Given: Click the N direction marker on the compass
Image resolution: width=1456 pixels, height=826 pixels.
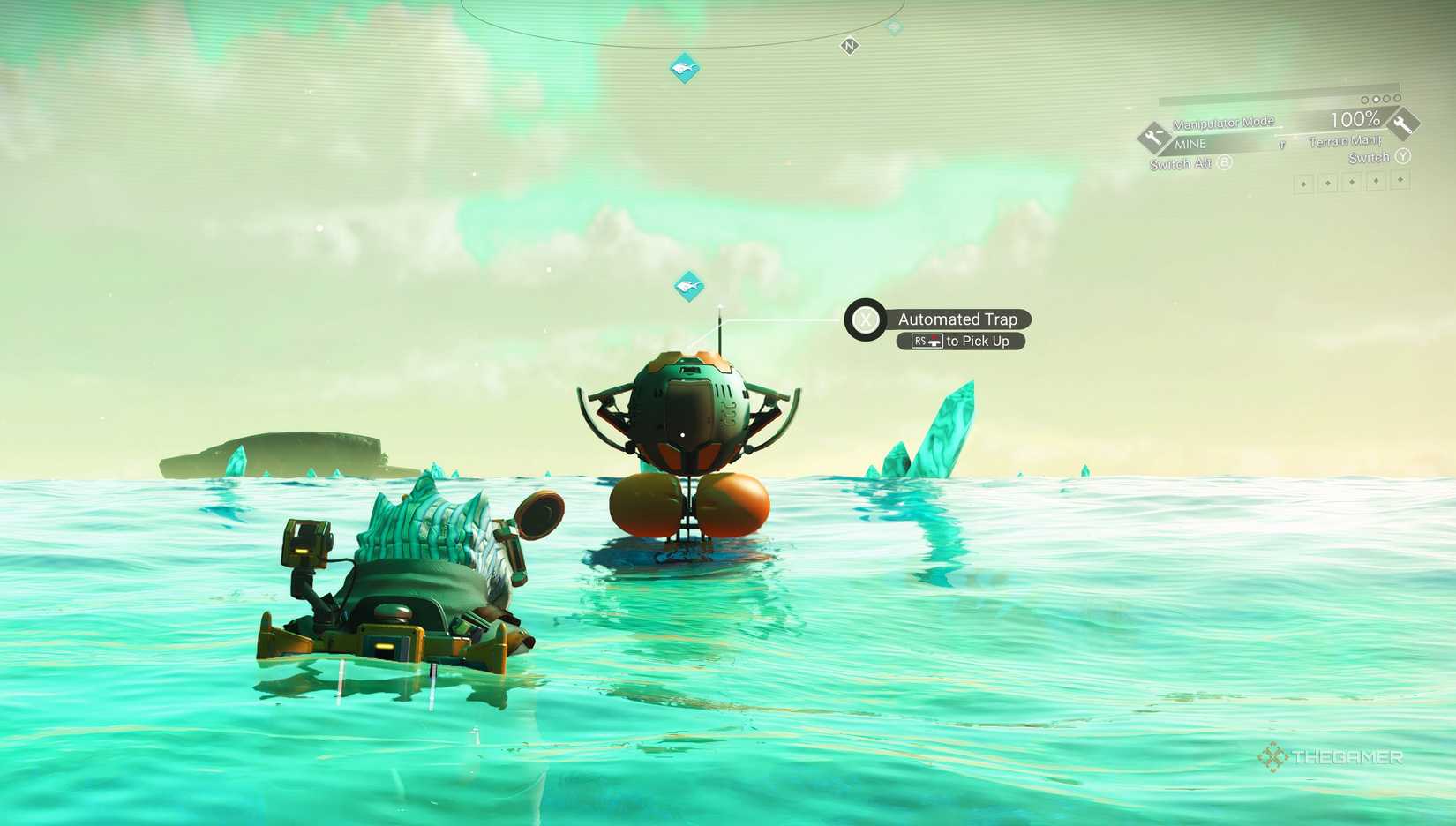Looking at the screenshot, I should (x=849, y=45).
